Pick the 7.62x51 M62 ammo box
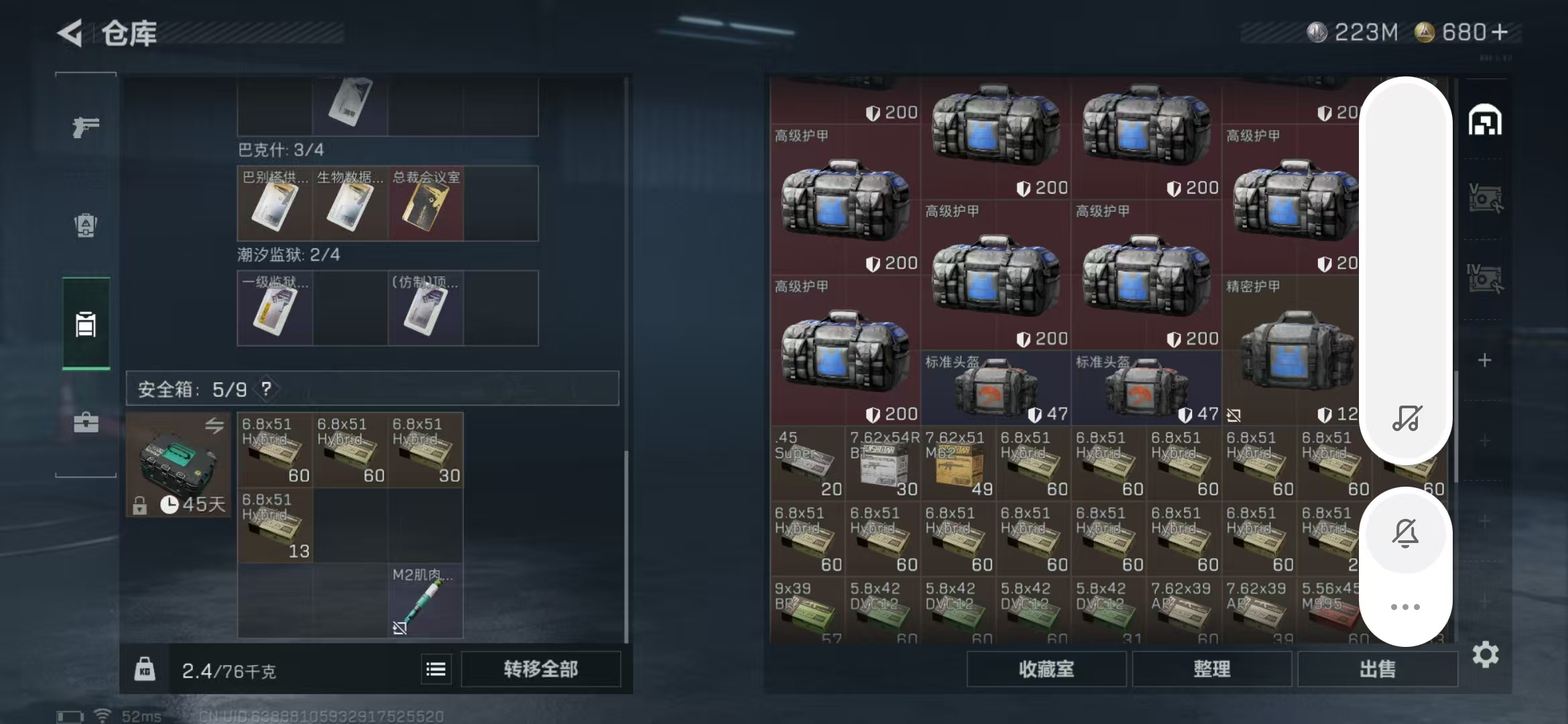This screenshot has height=724, width=1568. (x=958, y=463)
